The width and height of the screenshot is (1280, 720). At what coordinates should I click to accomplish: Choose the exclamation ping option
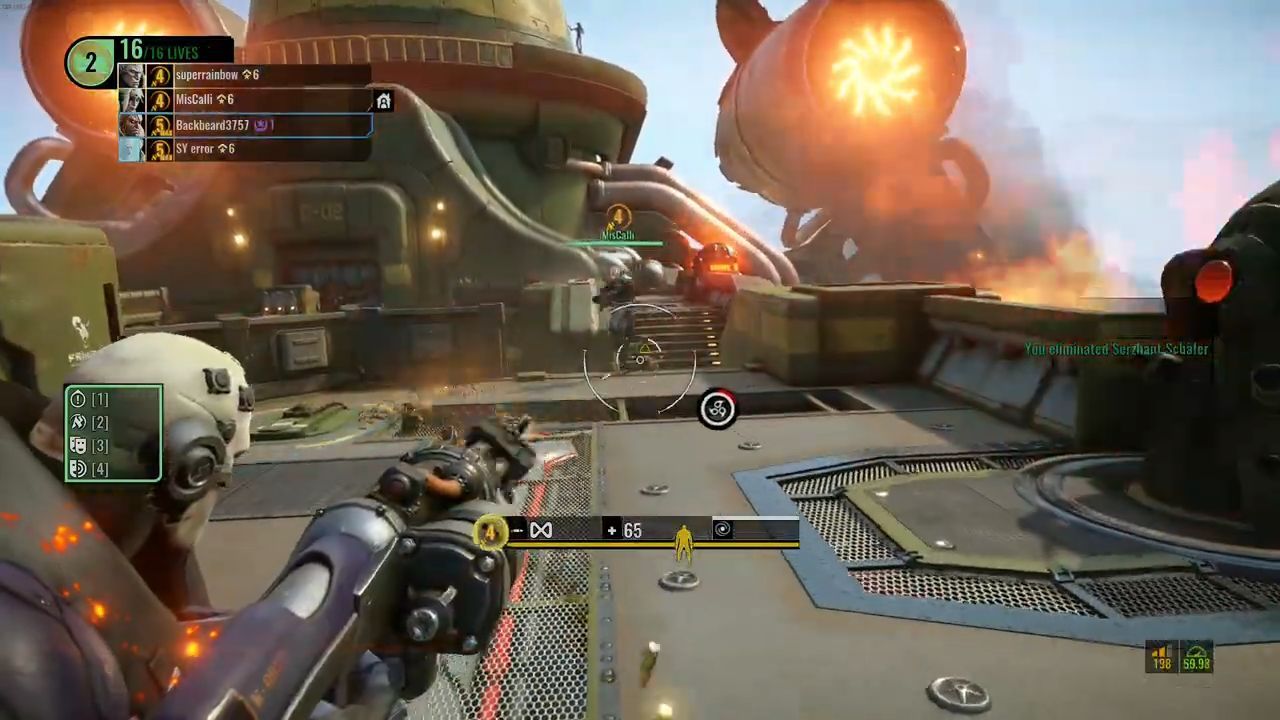click(x=78, y=399)
